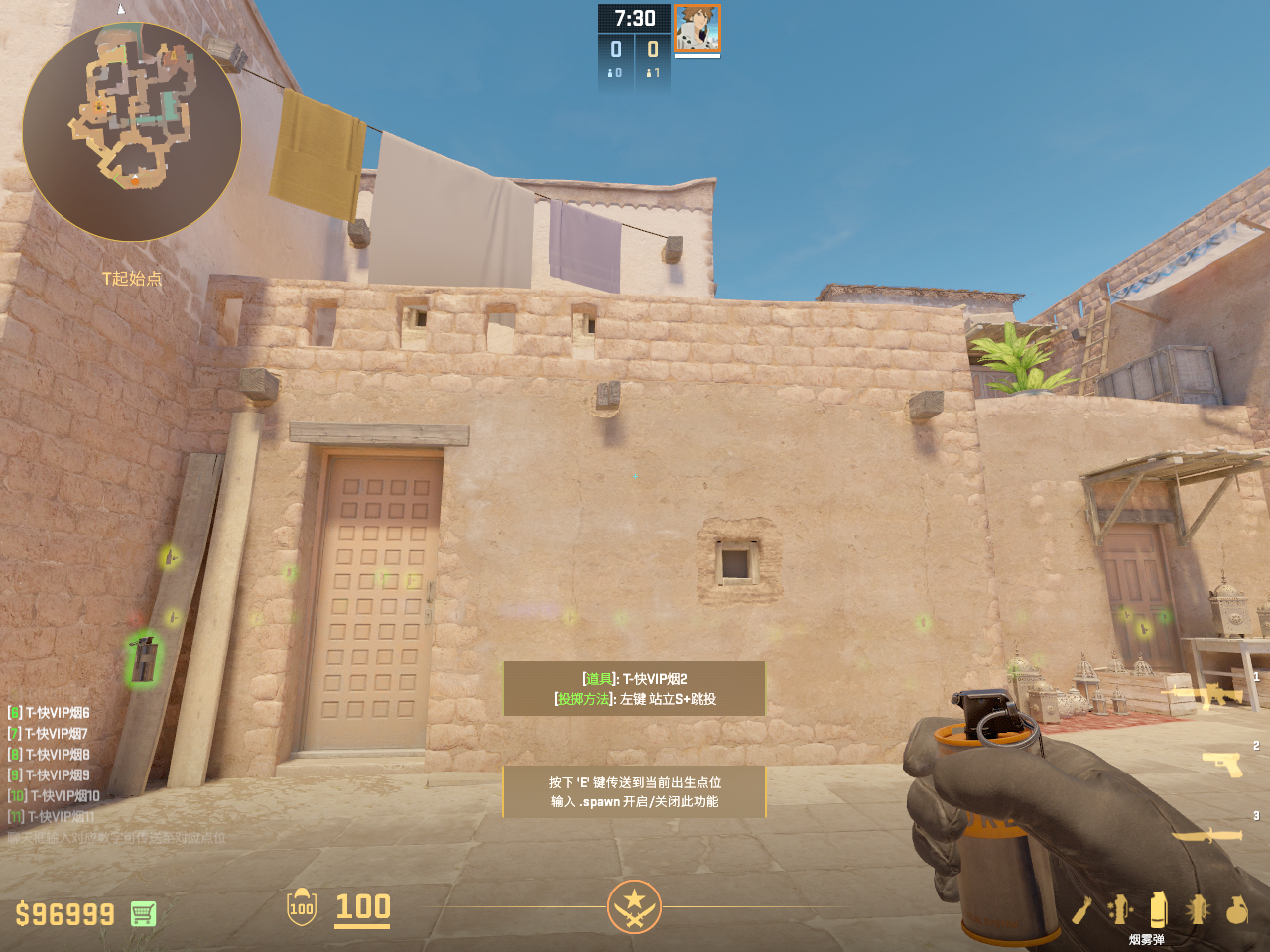1270x952 pixels.
Task: Select the T-快VIP烟10 list entry
Action: [55, 796]
